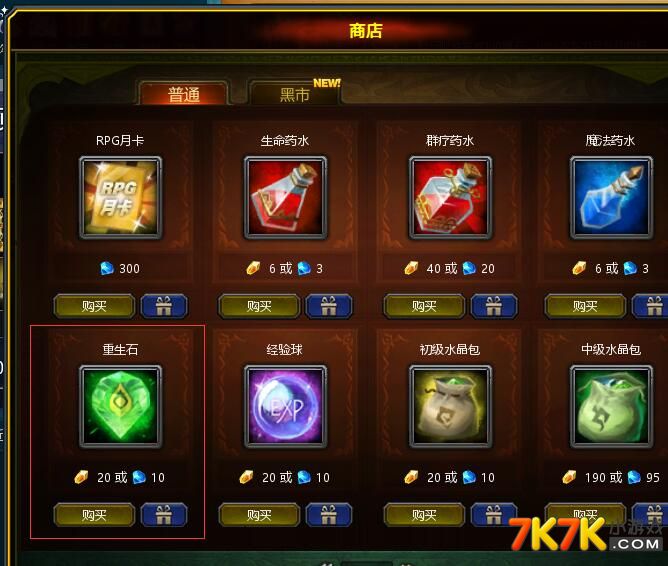
Task: Gift the 重生石 using gift box button
Action: [163, 515]
